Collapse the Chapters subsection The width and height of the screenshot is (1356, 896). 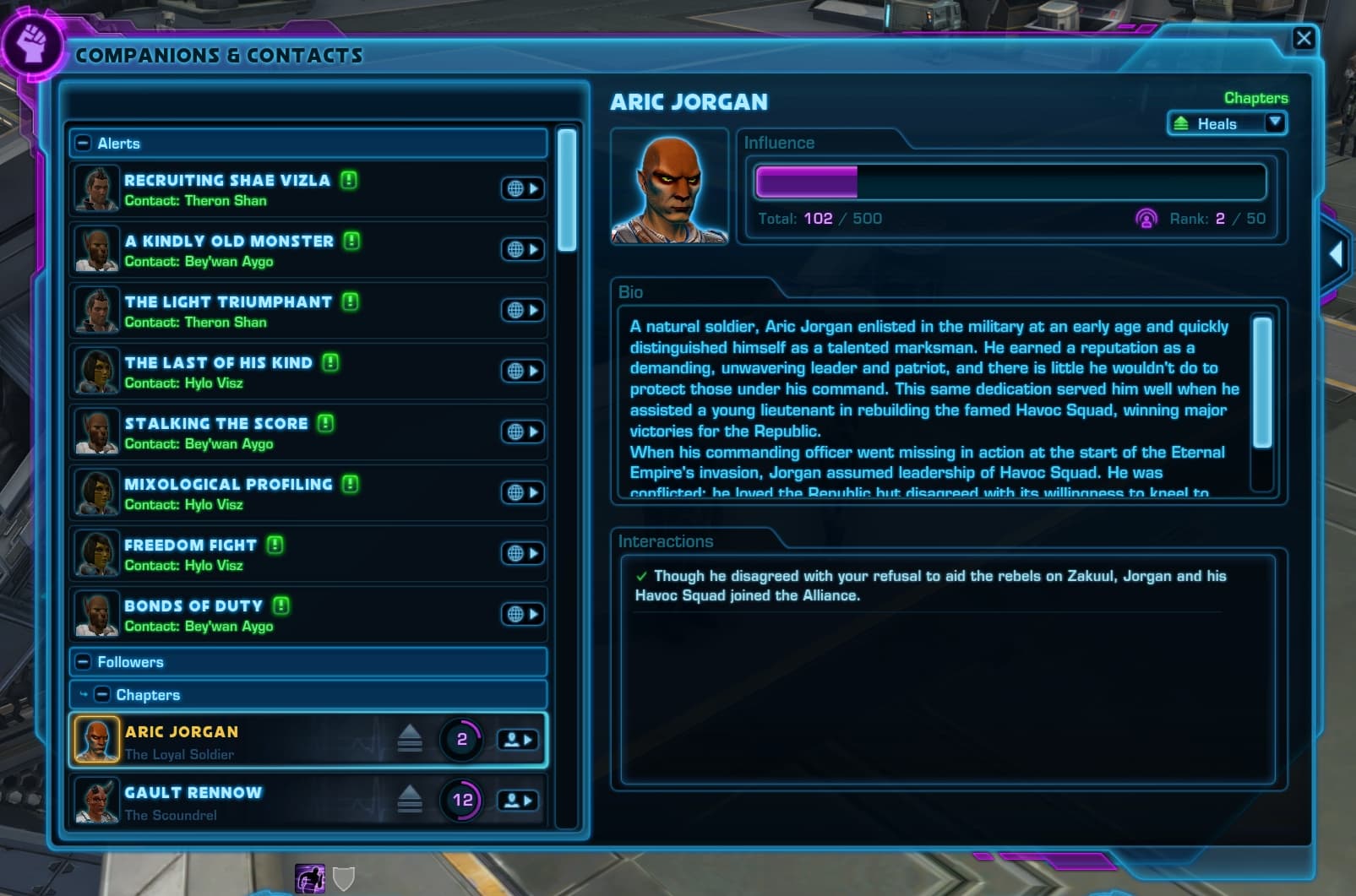(x=102, y=695)
